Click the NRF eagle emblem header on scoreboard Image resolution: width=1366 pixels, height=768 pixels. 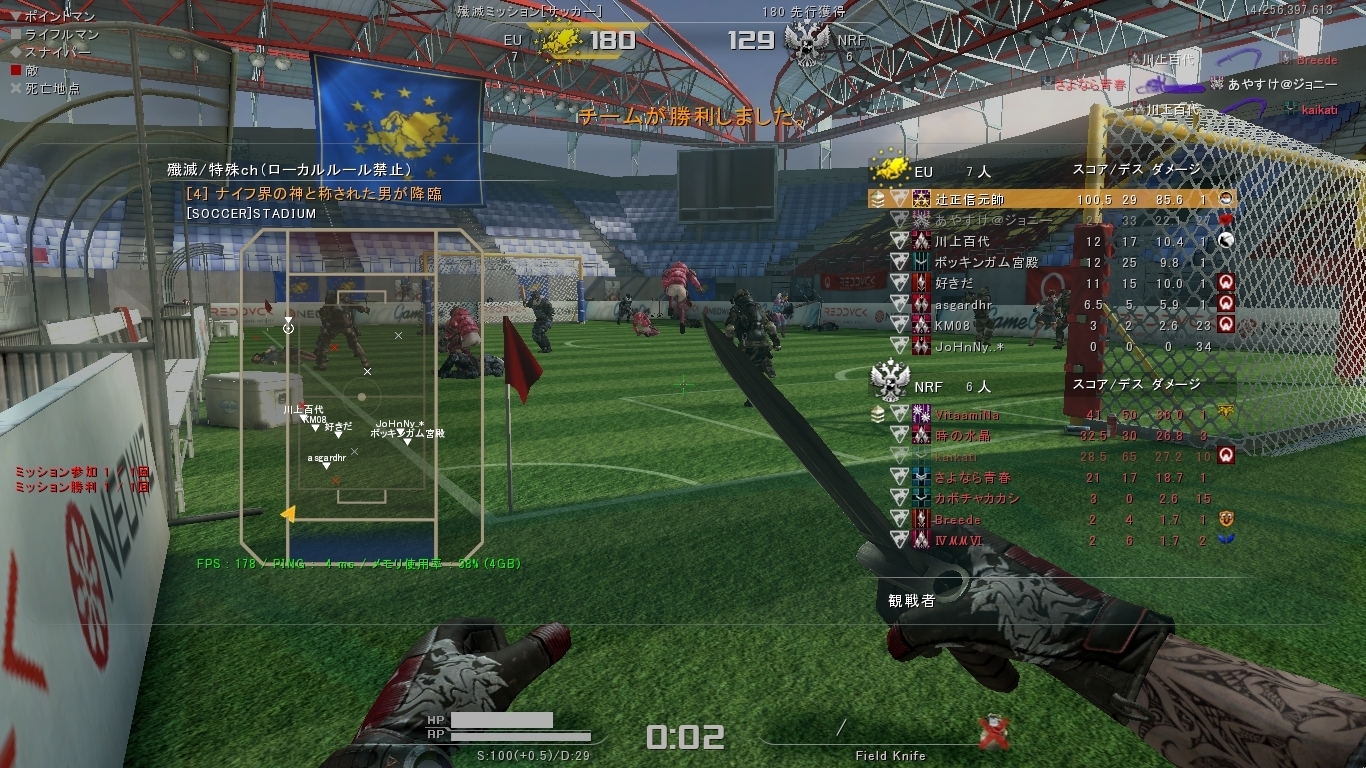click(x=888, y=383)
